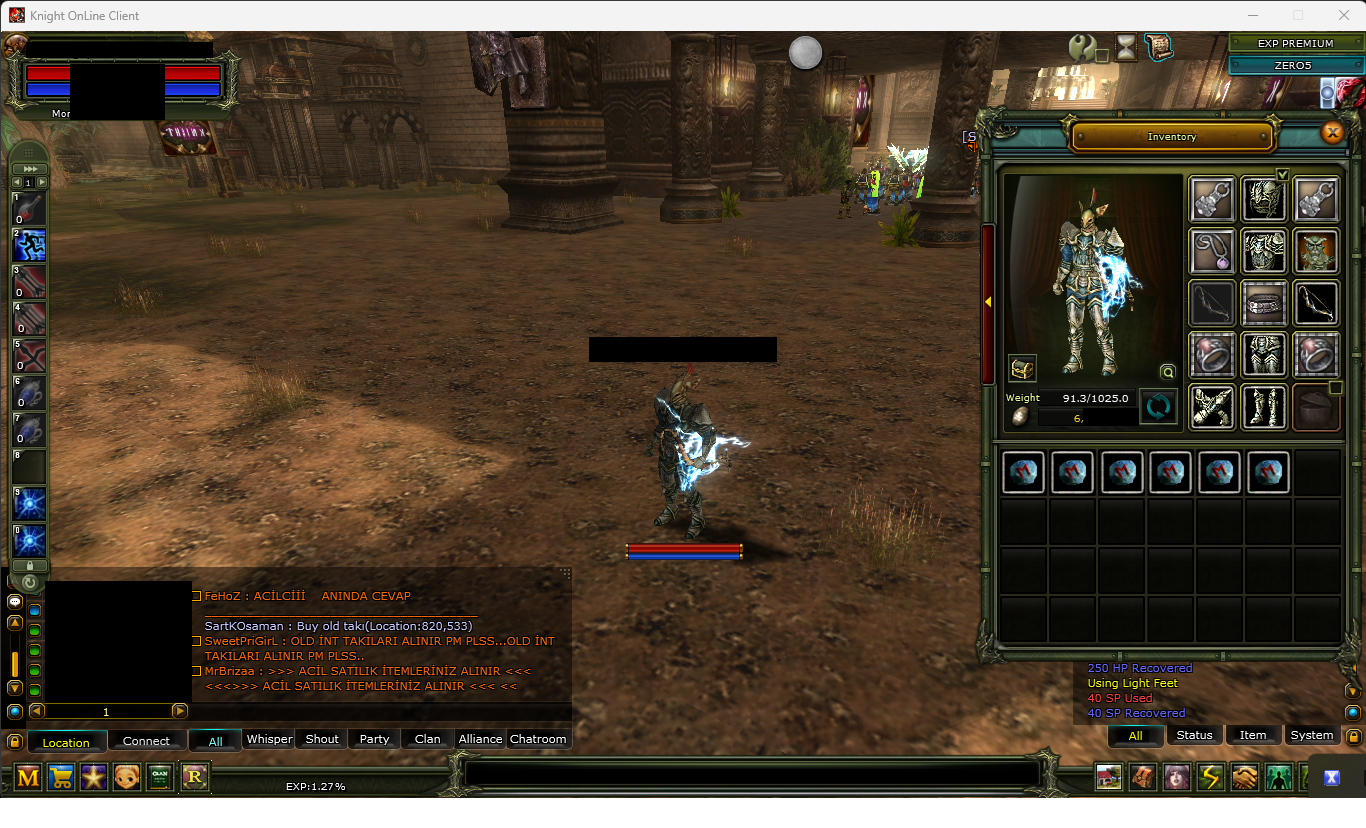Select the Status tab in the info panel
The height and width of the screenshot is (828, 1366).
[1194, 734]
